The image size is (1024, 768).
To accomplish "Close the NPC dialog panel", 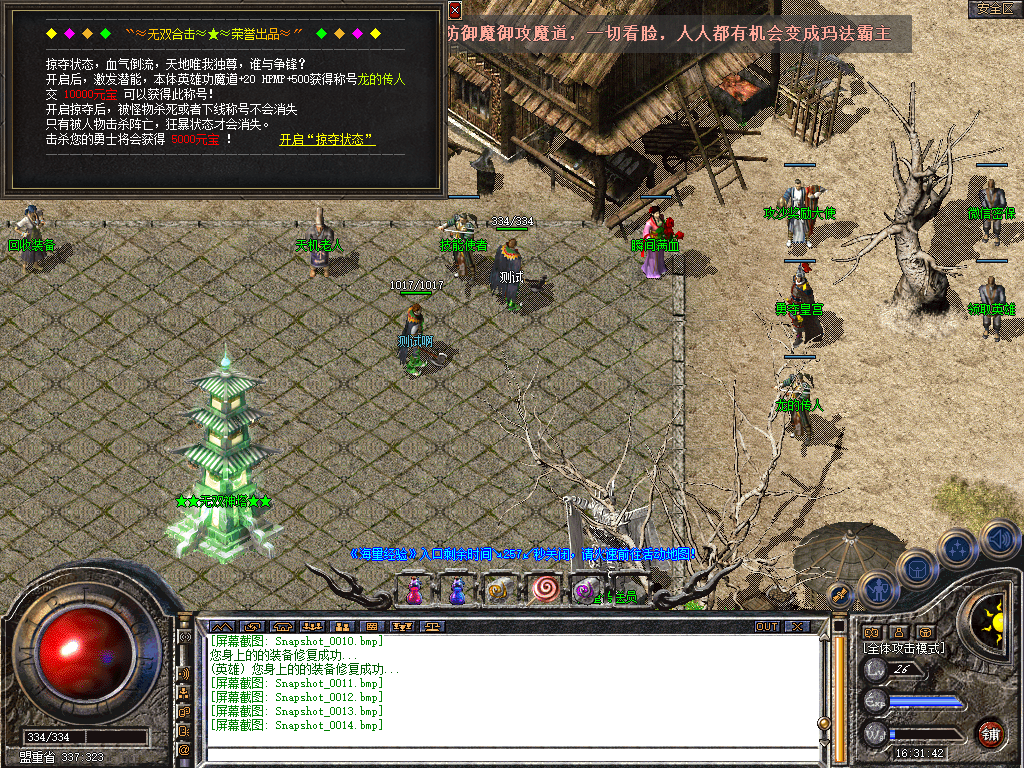I will [455, 11].
